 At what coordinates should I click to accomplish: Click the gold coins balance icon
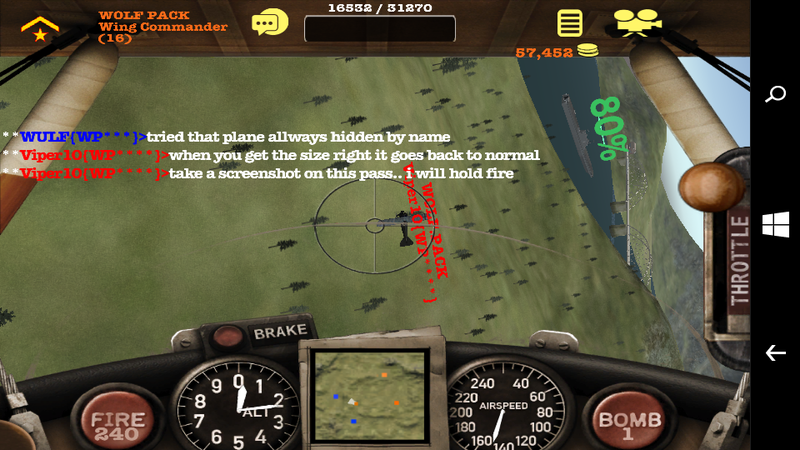tap(588, 51)
